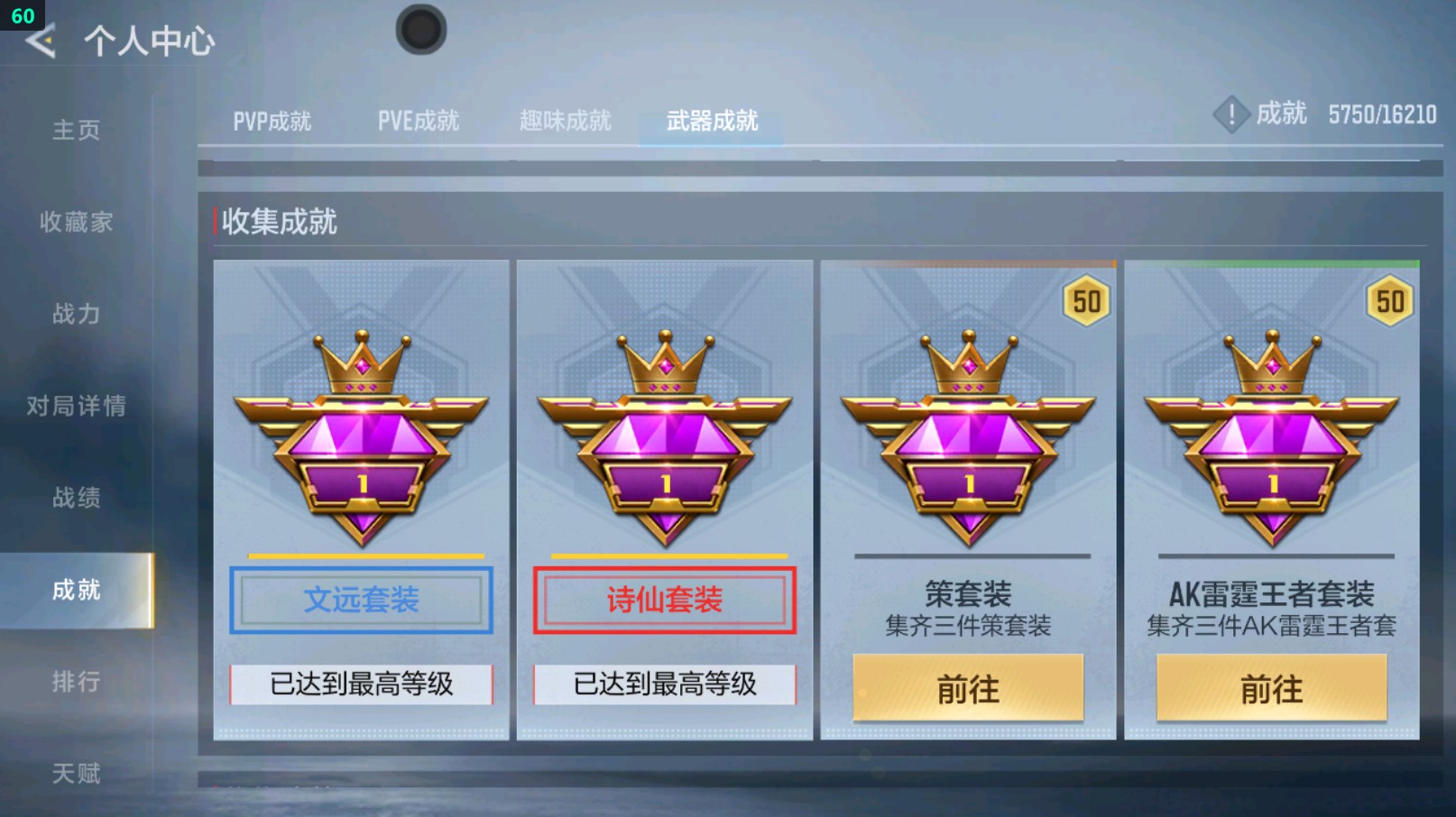Select the 诗仙套装 name label
Image resolution: width=1456 pixels, height=817 pixels.
pyautogui.click(x=664, y=598)
